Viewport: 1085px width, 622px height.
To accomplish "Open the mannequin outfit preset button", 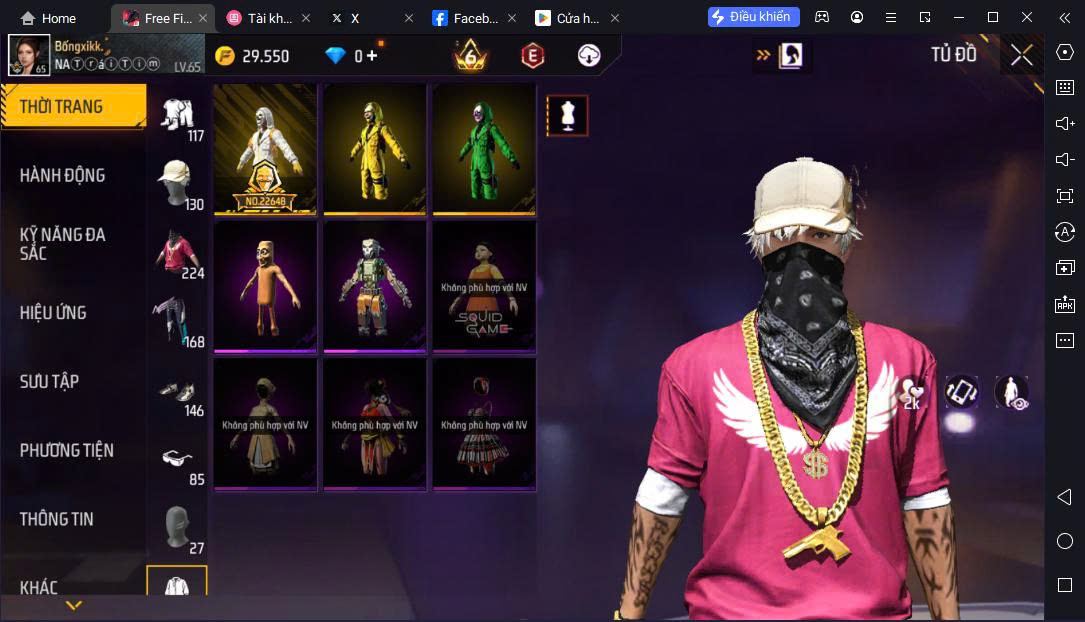I will (x=567, y=116).
